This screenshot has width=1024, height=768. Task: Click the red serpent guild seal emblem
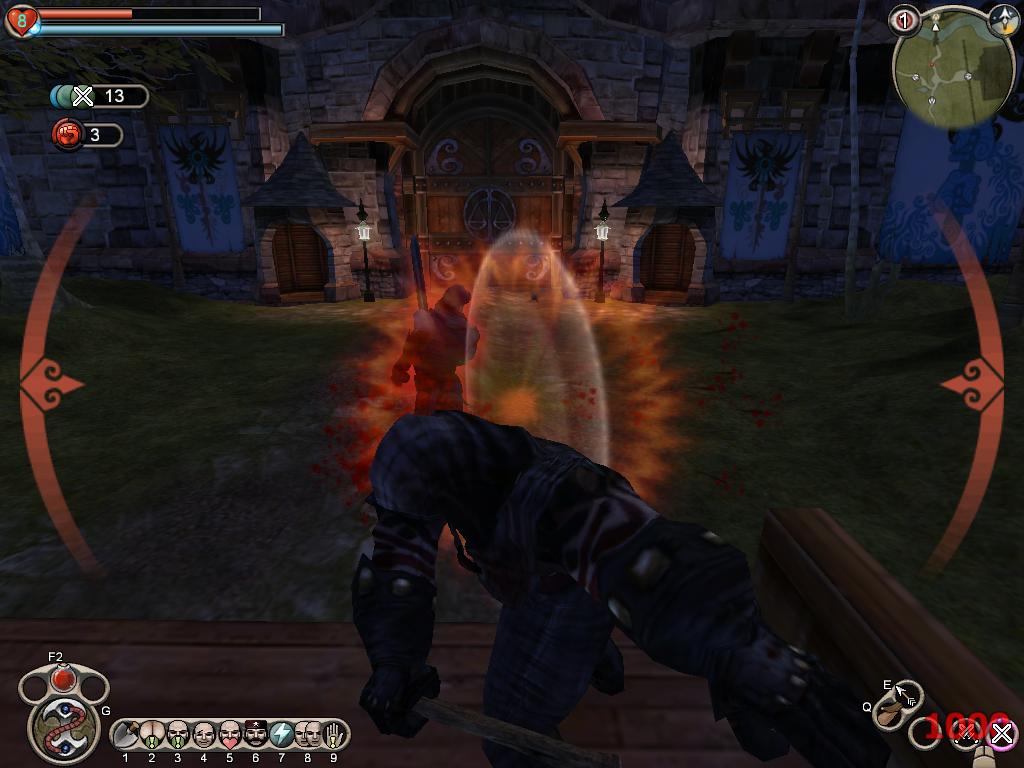pyautogui.click(x=62, y=727)
